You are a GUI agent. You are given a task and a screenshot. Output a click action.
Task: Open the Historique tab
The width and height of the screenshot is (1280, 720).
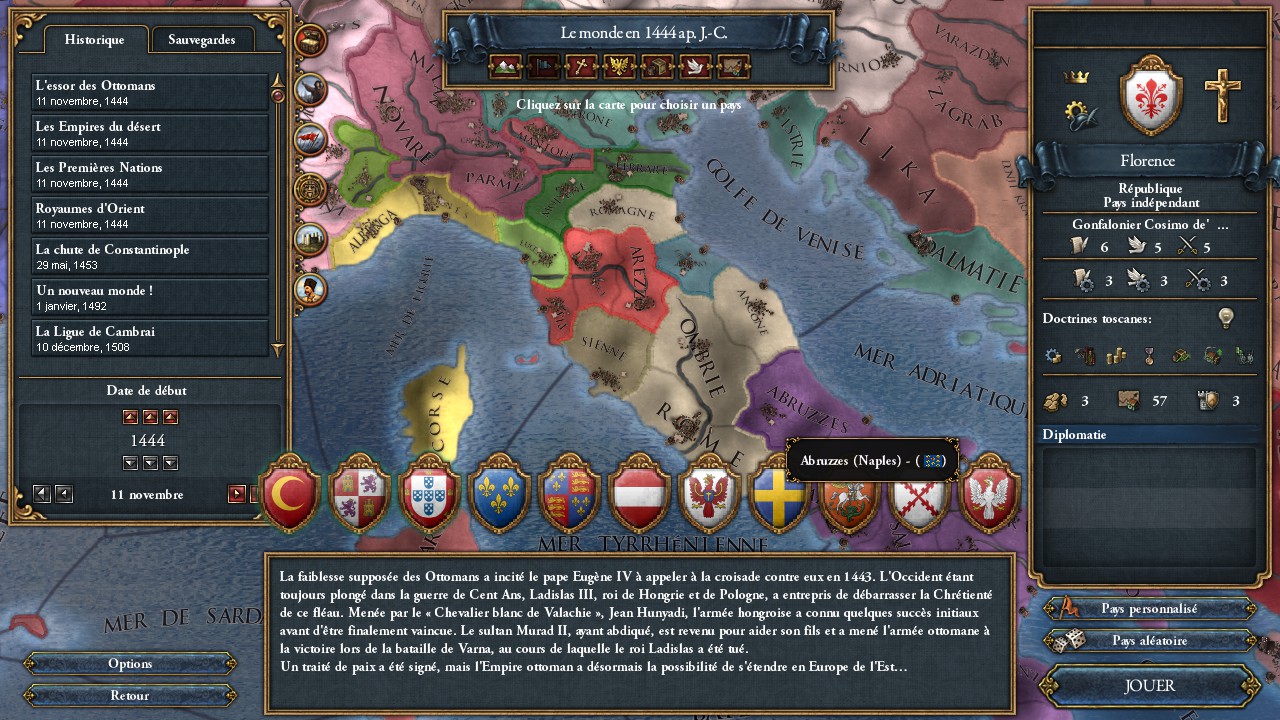[x=95, y=40]
